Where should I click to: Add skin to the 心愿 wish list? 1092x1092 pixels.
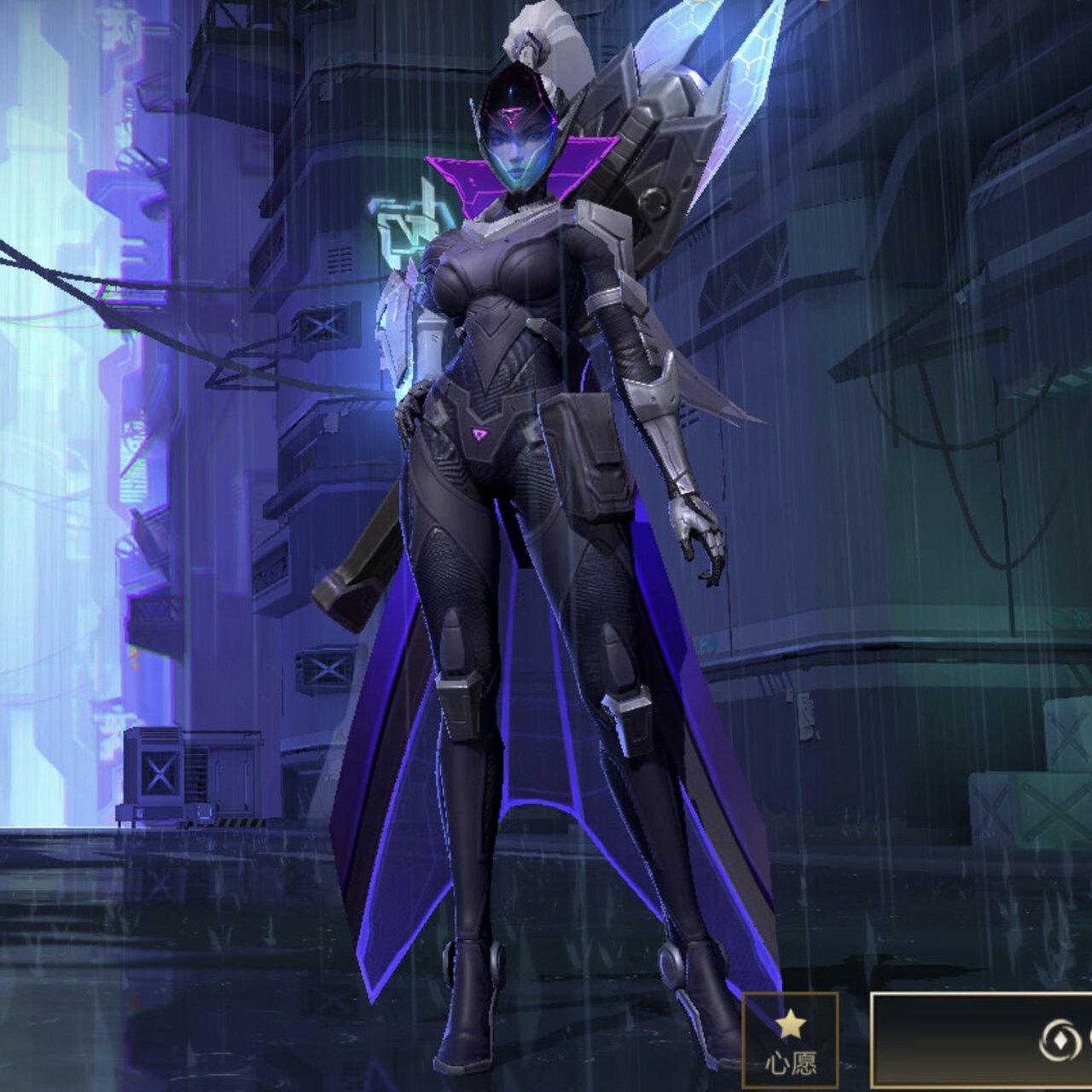(x=790, y=1040)
